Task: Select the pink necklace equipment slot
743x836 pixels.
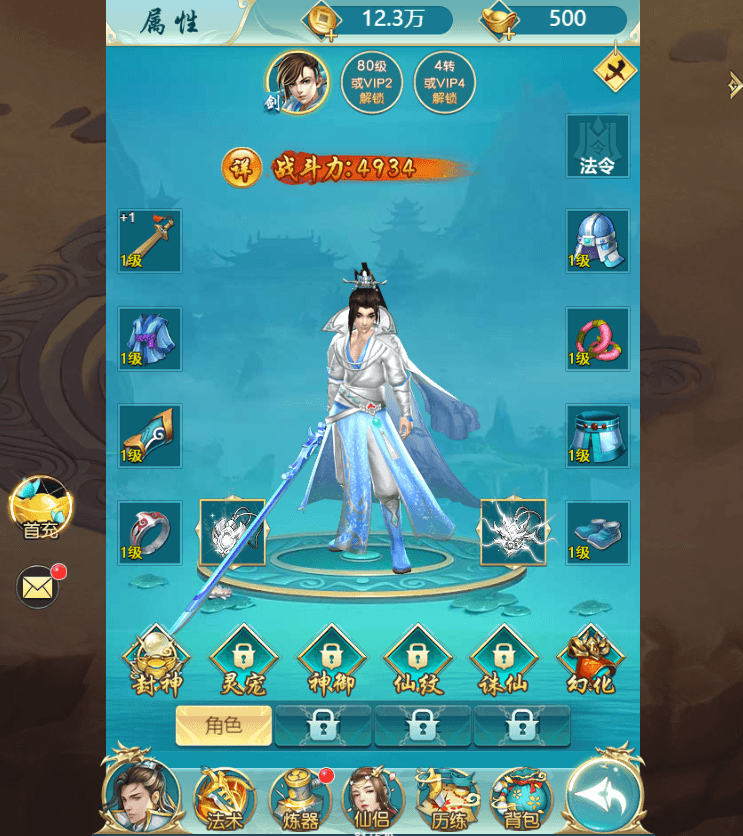Action: click(598, 338)
